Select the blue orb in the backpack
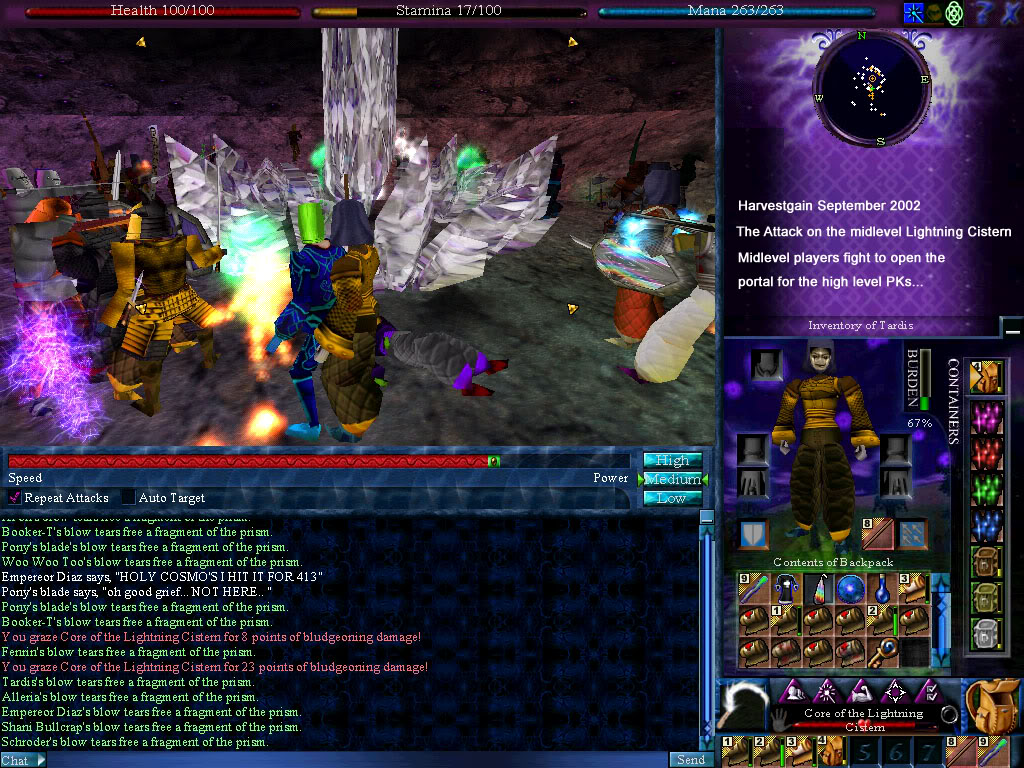The image size is (1024, 768). point(851,589)
